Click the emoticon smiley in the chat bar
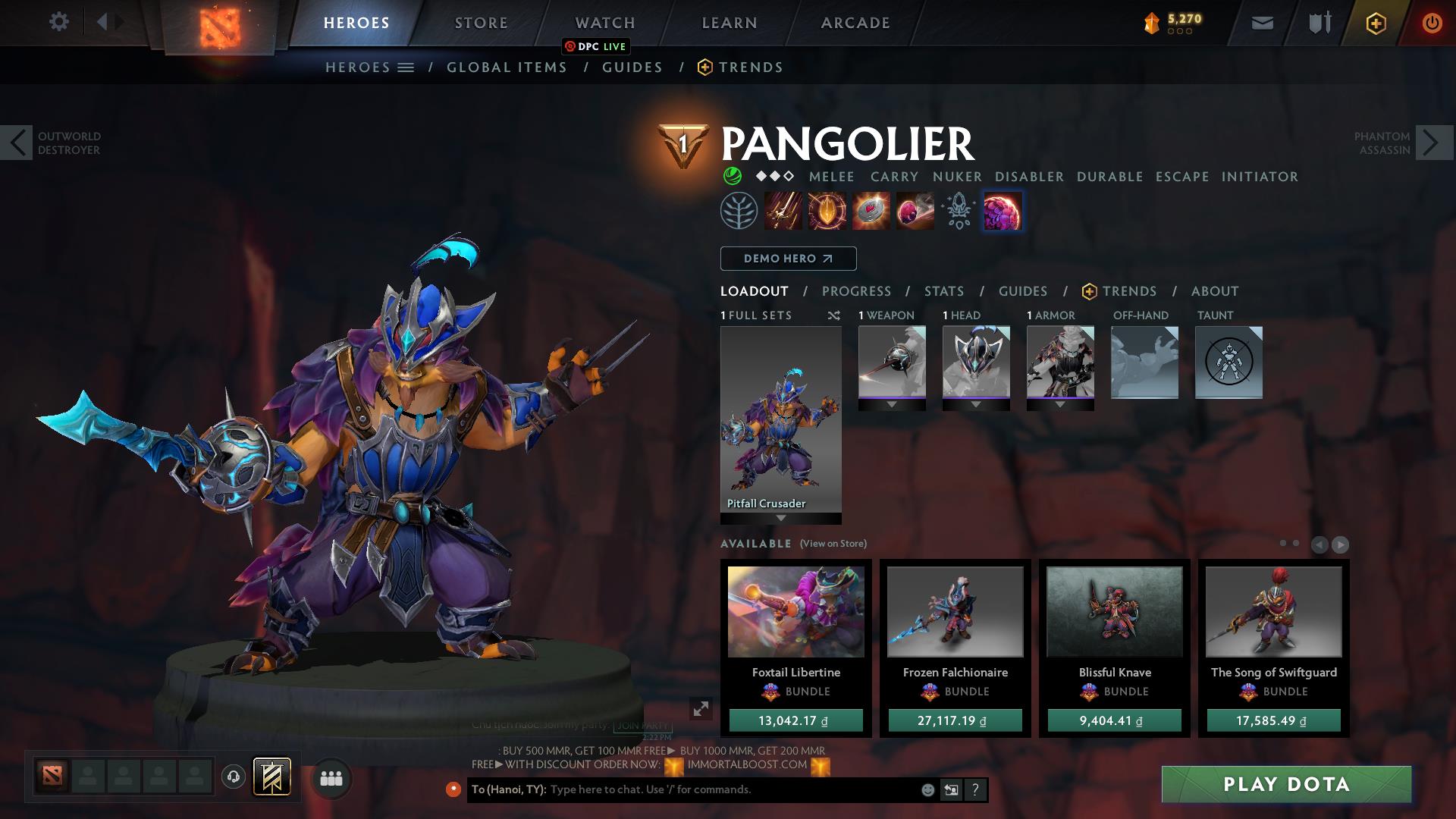1456x819 pixels. pos(927,789)
